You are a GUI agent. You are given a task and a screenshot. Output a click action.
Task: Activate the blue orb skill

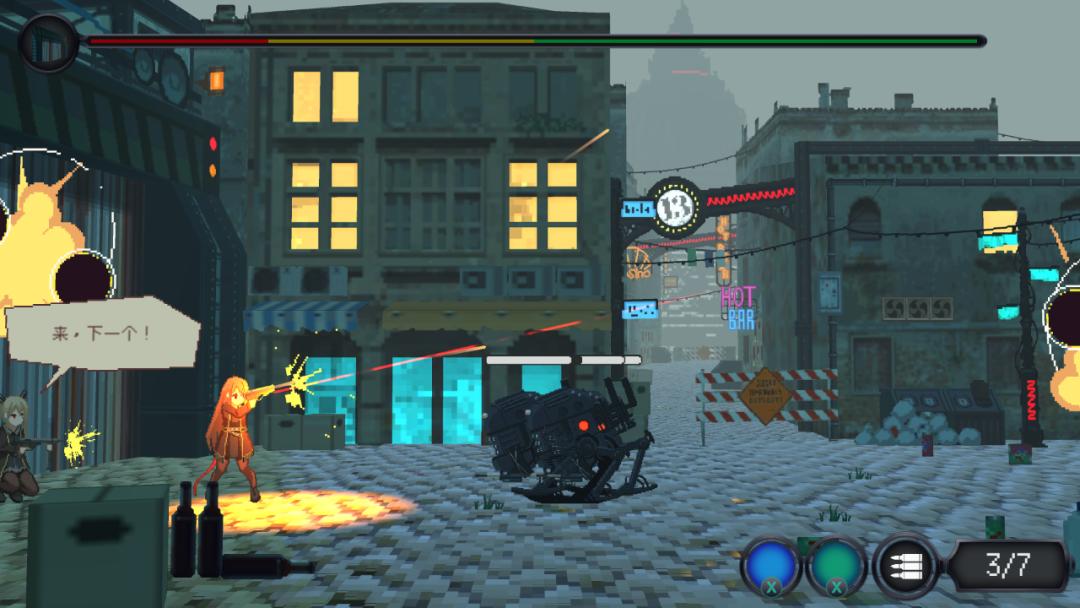771,567
